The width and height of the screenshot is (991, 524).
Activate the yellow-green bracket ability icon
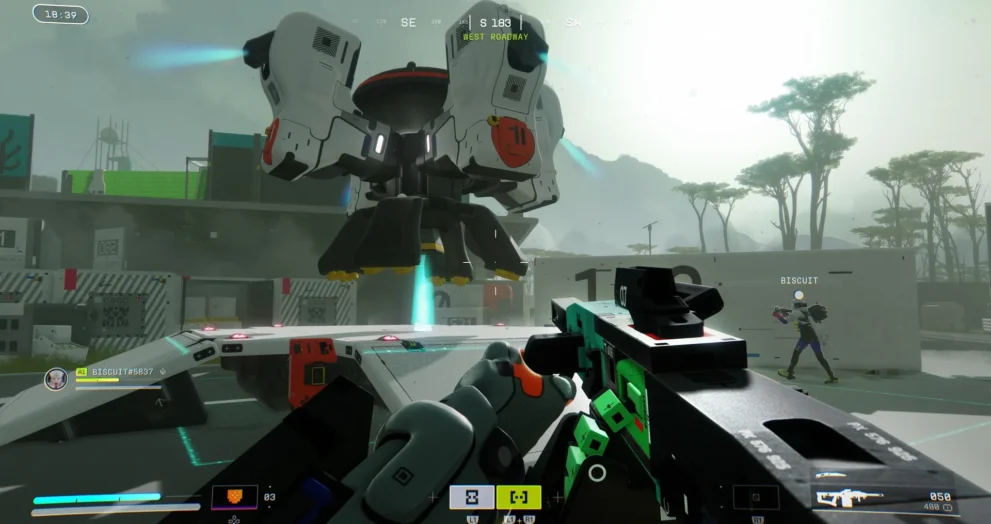(x=518, y=497)
